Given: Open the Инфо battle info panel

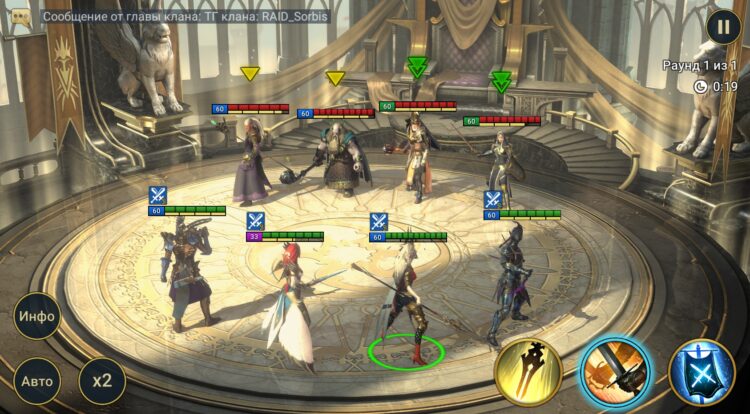Looking at the screenshot, I should coord(36,318).
